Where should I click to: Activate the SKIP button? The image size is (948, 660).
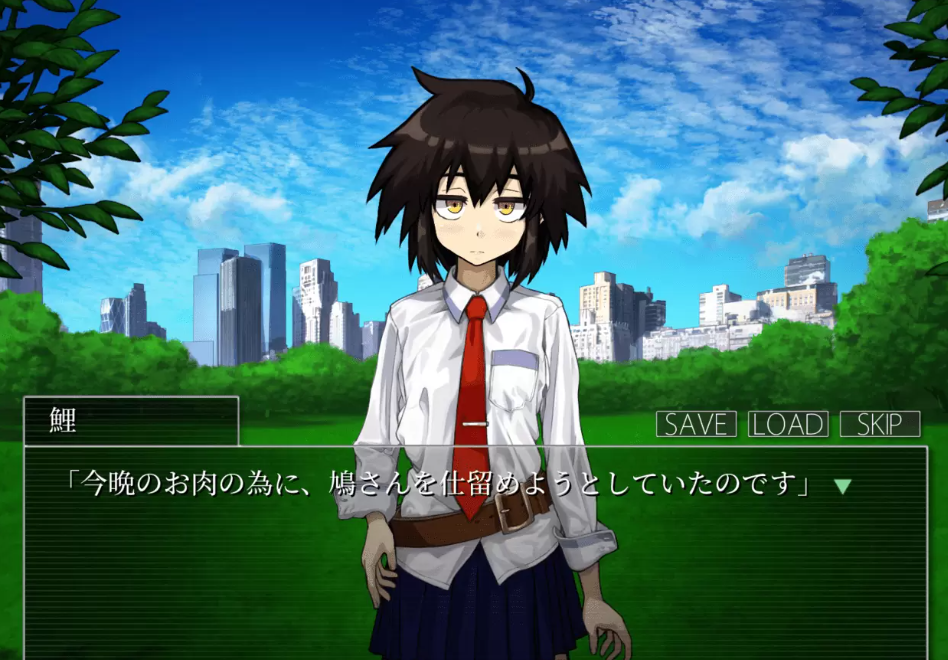(880, 424)
